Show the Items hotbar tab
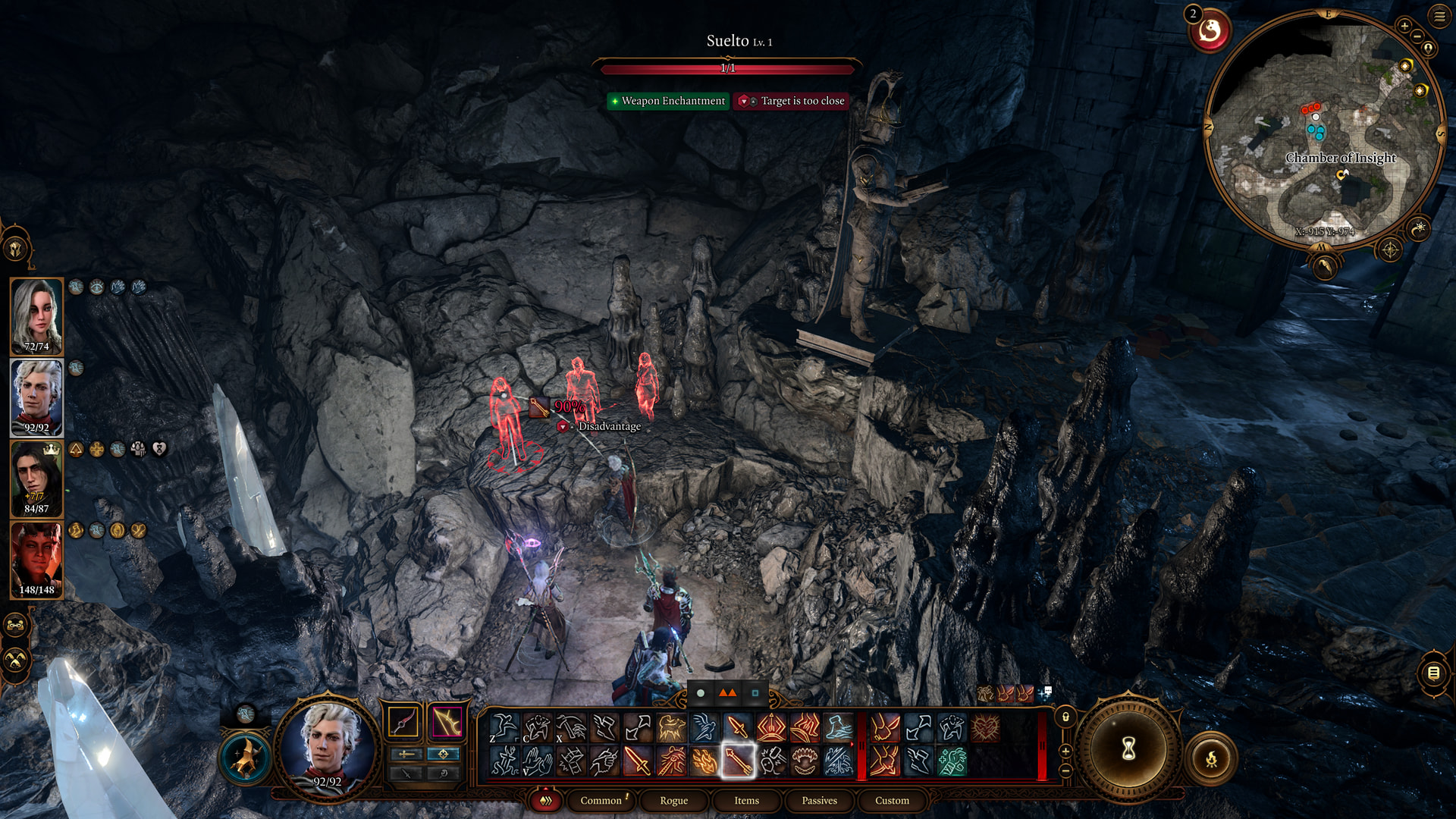1456x819 pixels. [746, 800]
